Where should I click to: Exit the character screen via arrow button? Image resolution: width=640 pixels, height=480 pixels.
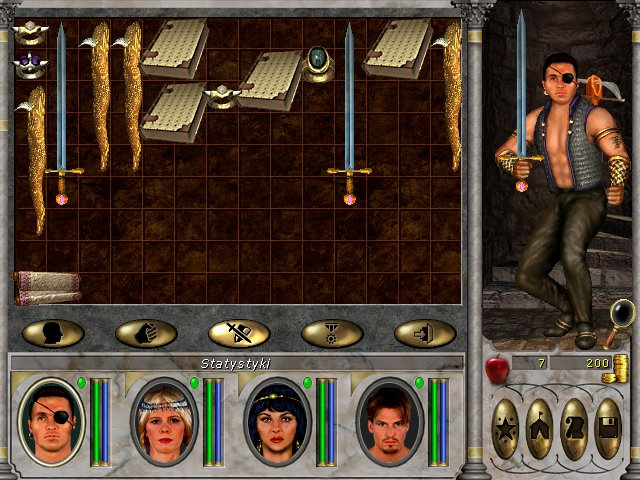(425, 333)
